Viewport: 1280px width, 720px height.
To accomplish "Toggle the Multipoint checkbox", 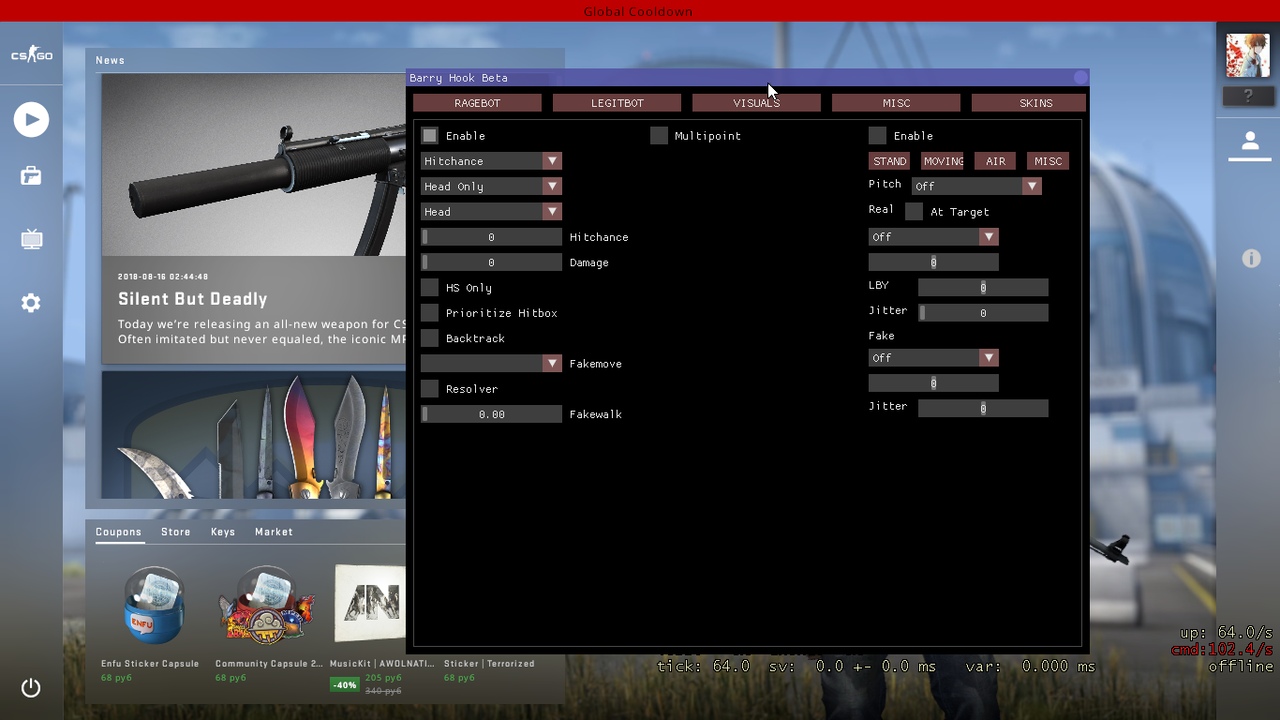I will pos(659,136).
